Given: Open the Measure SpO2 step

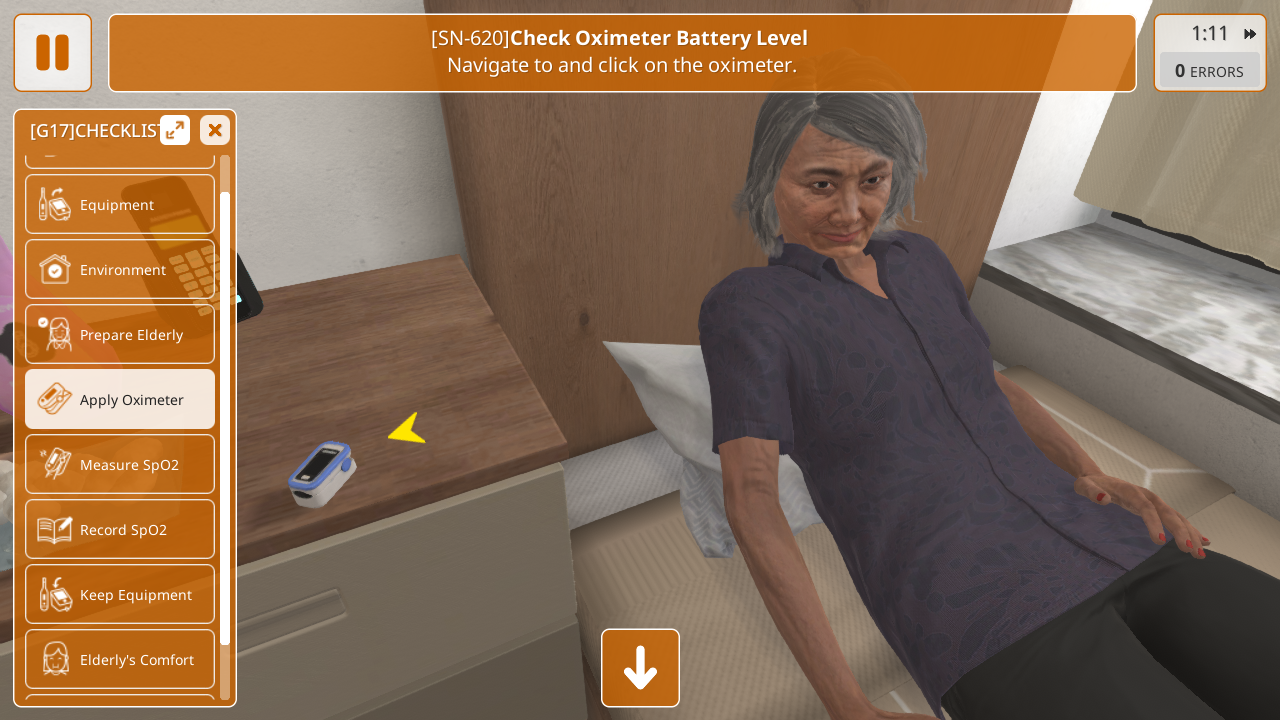Looking at the screenshot, I should (x=120, y=465).
